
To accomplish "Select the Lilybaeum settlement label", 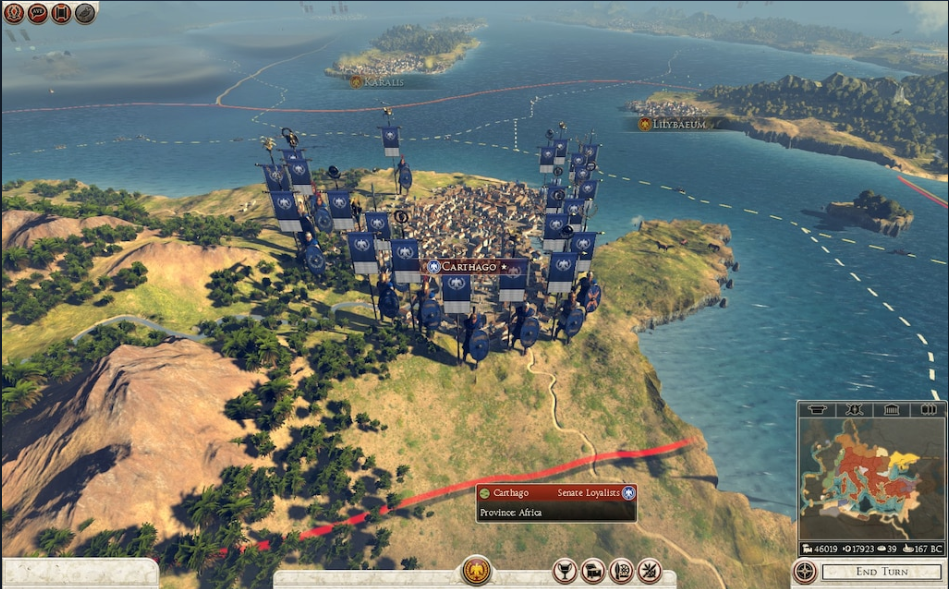I will 674,124.
